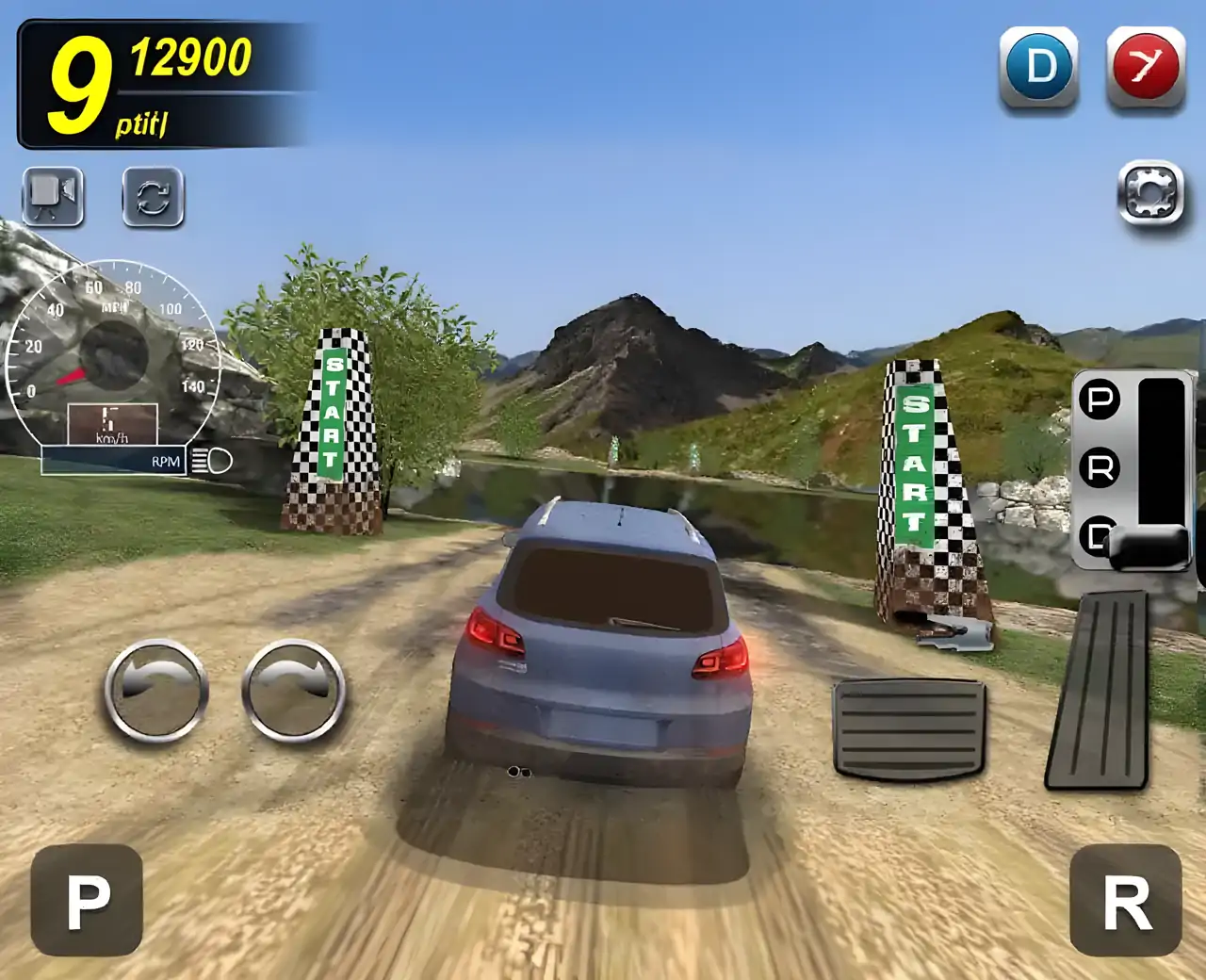Steer right with the right arrow button
Image resolution: width=1206 pixels, height=980 pixels.
[x=293, y=691]
